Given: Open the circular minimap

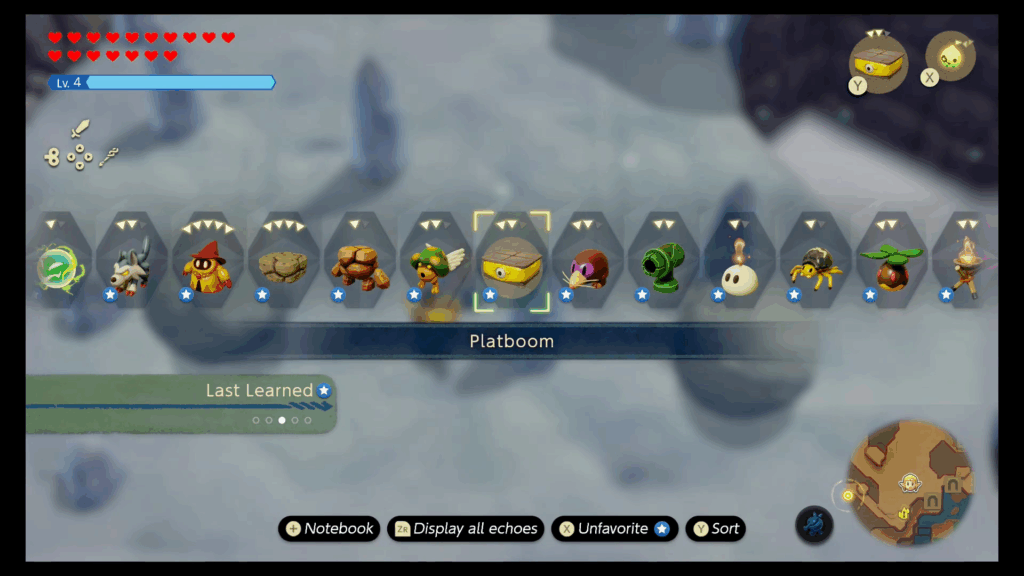Looking at the screenshot, I should (909, 482).
